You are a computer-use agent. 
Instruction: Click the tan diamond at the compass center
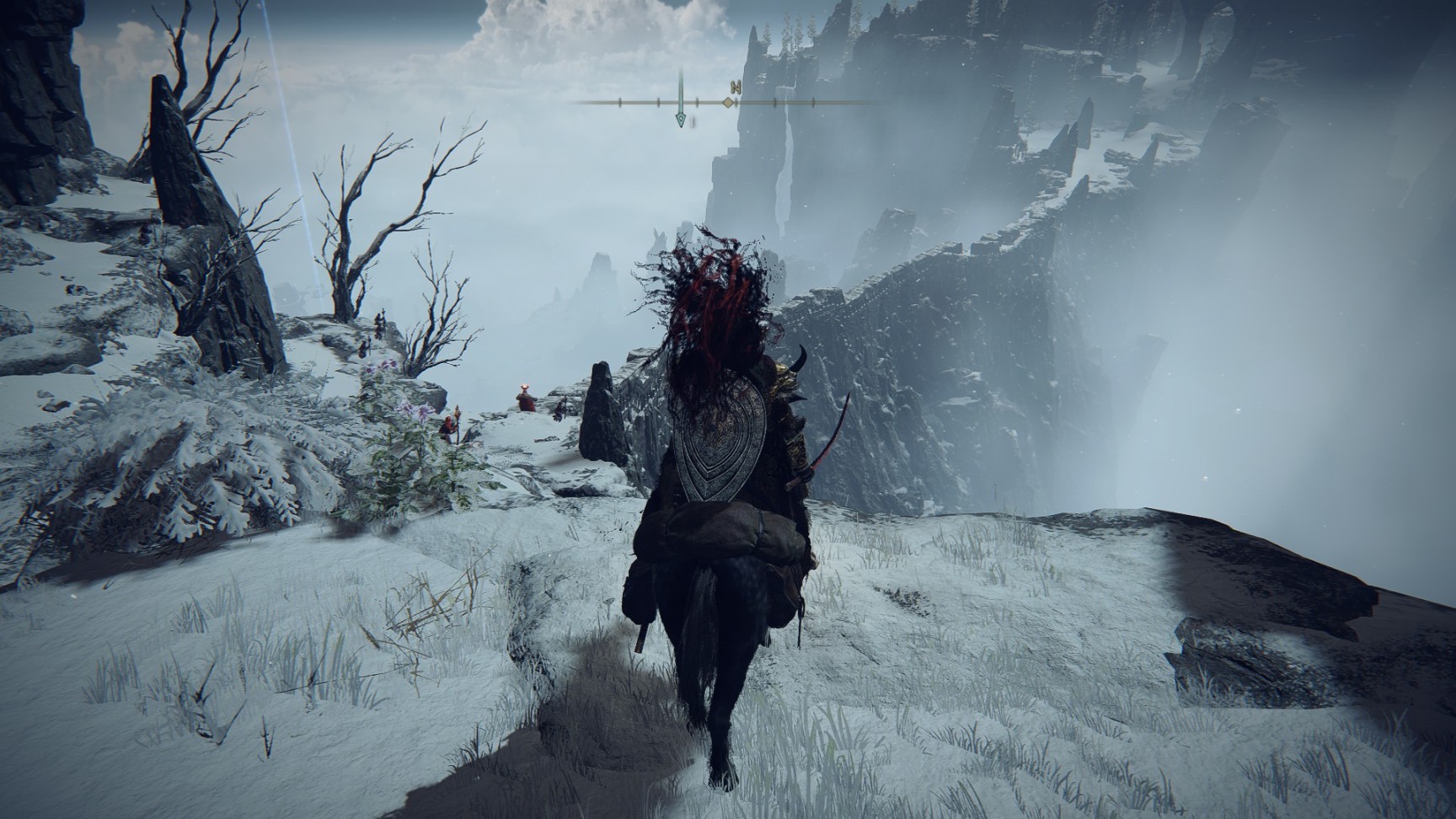(x=728, y=103)
